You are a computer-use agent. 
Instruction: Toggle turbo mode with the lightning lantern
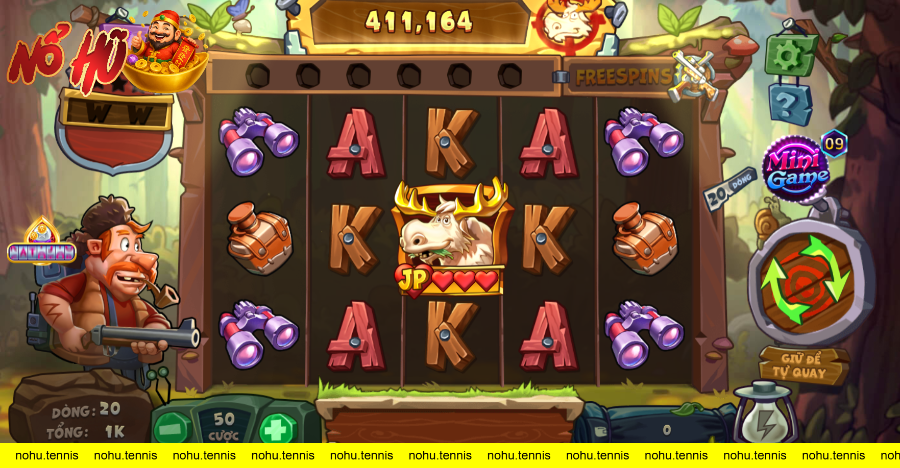765,418
